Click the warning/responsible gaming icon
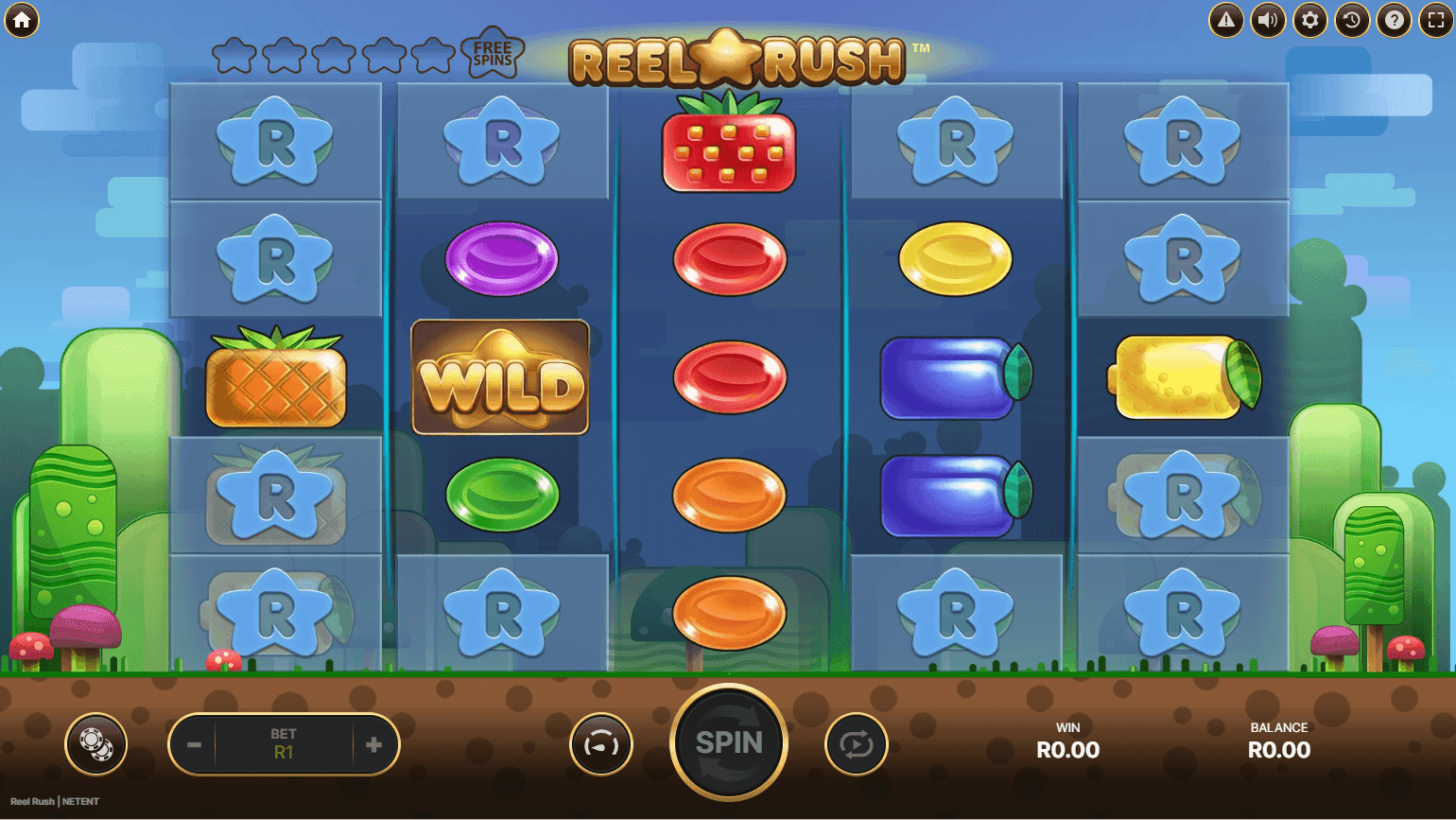This screenshot has height=820, width=1456. pyautogui.click(x=1226, y=19)
